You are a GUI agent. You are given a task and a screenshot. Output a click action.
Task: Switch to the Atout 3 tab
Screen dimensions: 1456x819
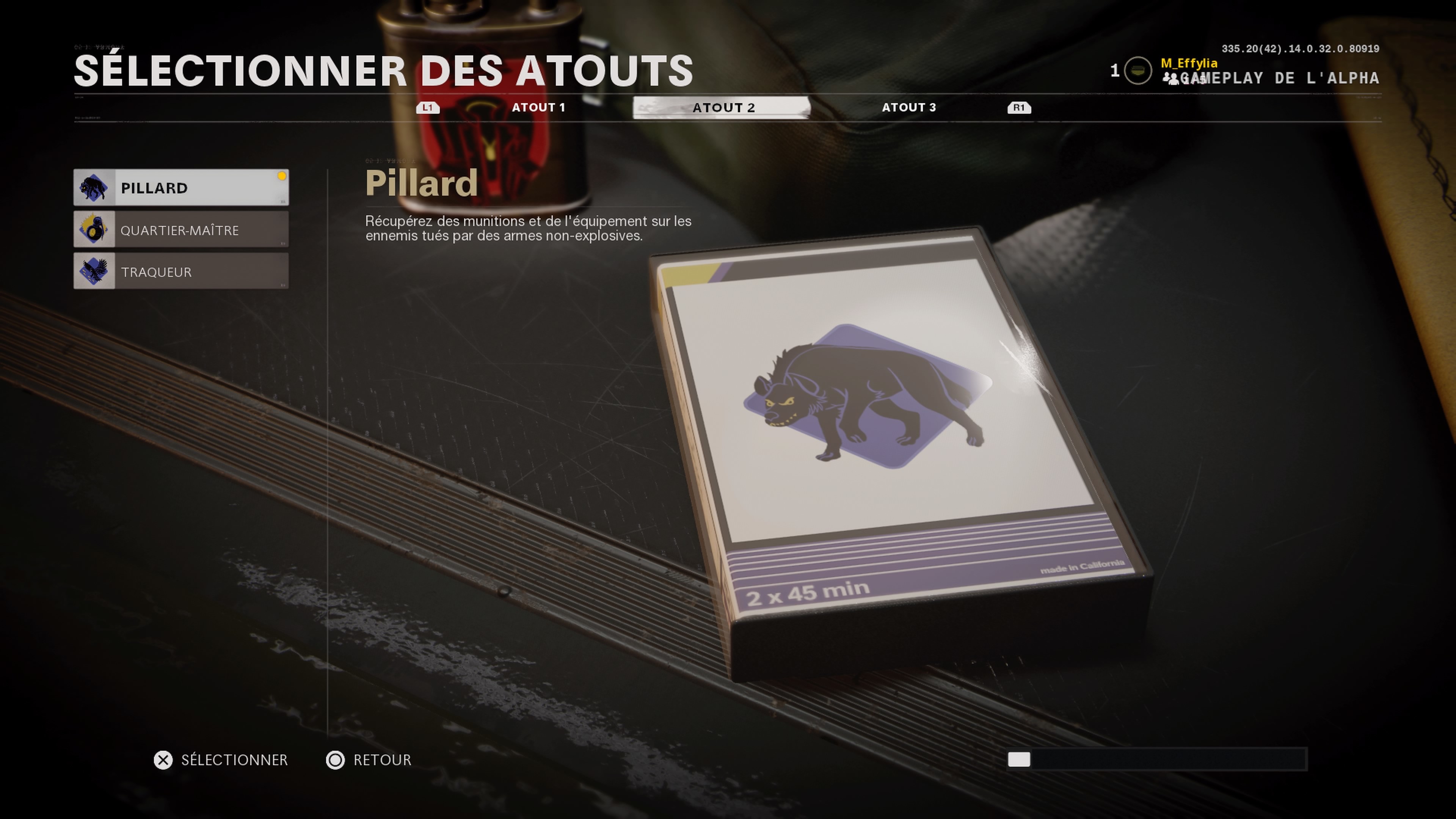pyautogui.click(x=909, y=107)
